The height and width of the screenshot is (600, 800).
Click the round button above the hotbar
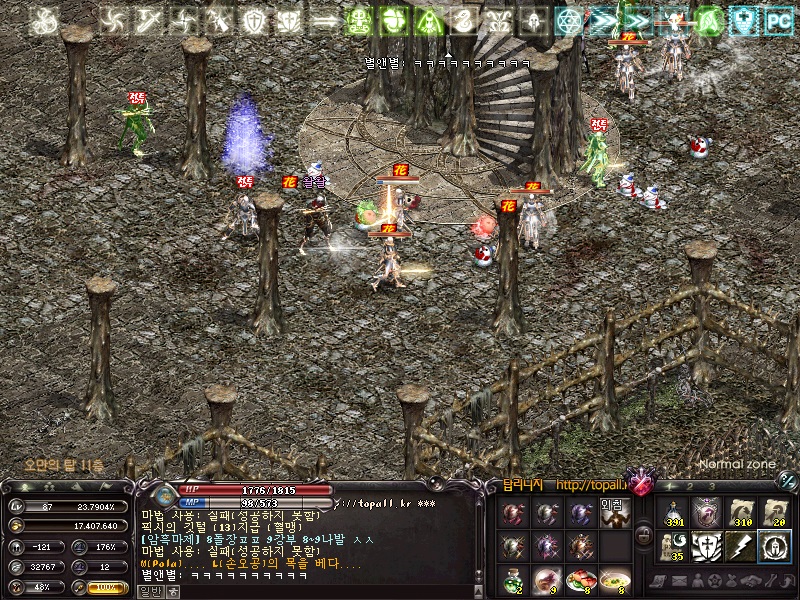[x=787, y=480]
